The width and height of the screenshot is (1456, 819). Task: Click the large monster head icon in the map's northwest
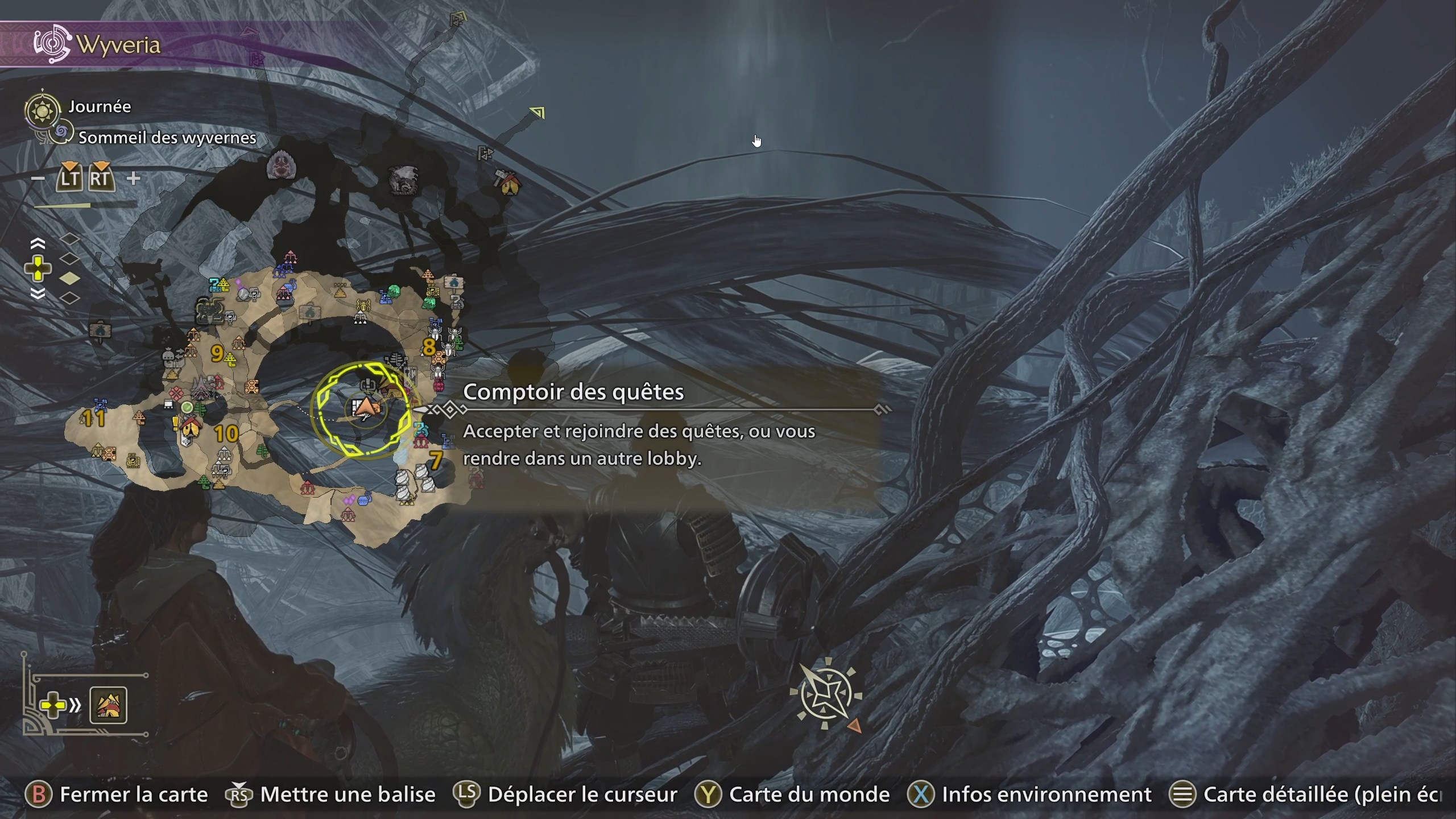click(281, 165)
